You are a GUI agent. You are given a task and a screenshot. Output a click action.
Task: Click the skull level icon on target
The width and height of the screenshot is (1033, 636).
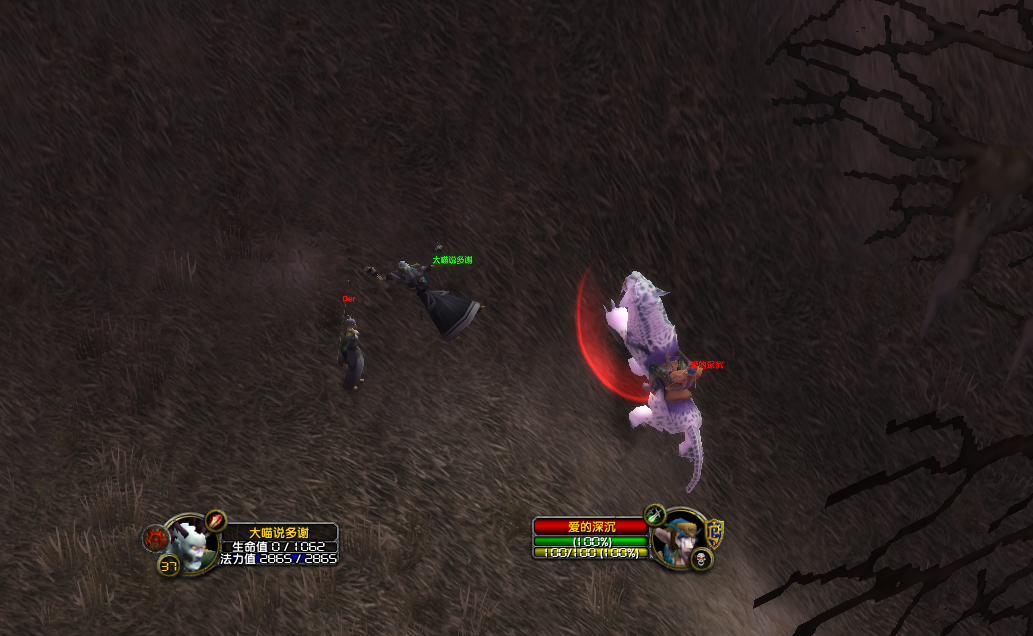pyautogui.click(x=702, y=558)
